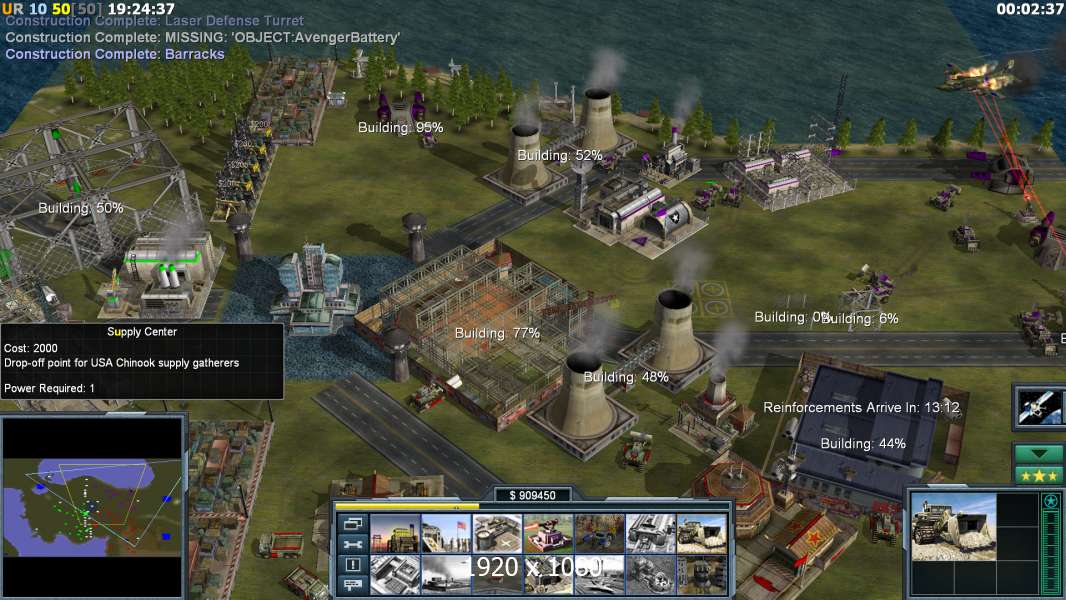The image size is (1066, 600).
Task: Choose the laser defense turret build icon
Action: point(548,533)
